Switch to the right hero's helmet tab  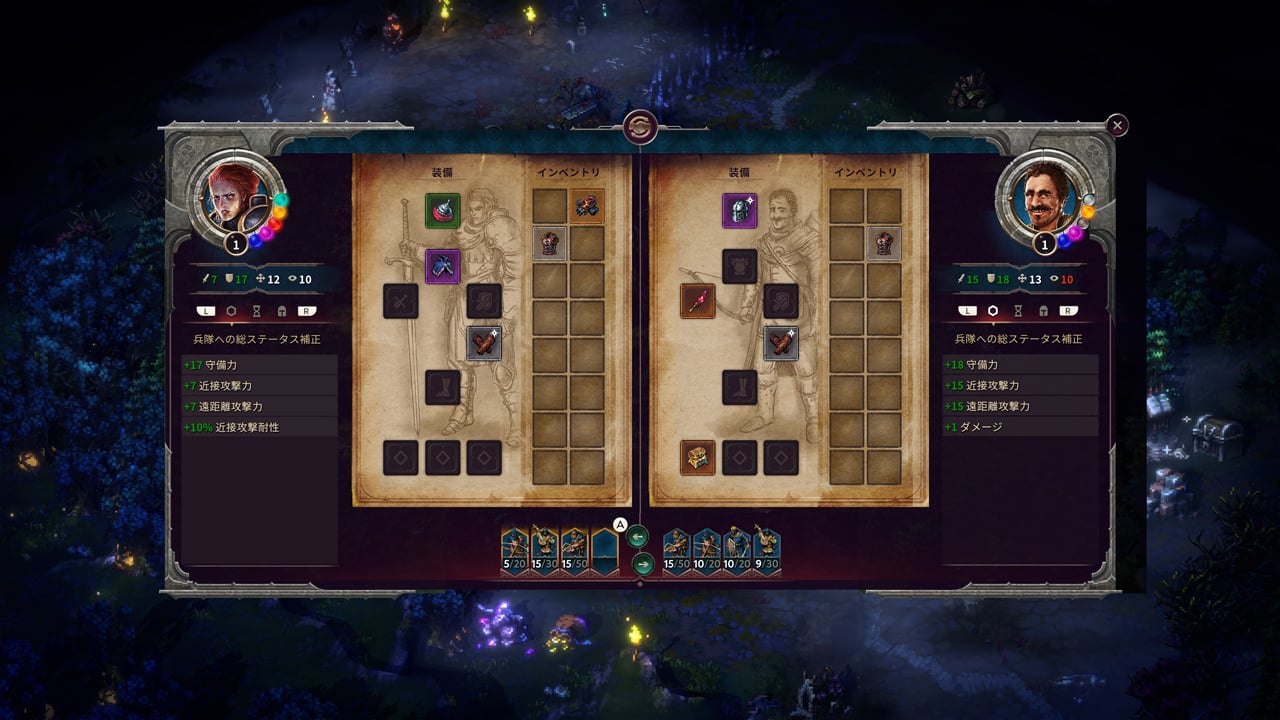1043,311
